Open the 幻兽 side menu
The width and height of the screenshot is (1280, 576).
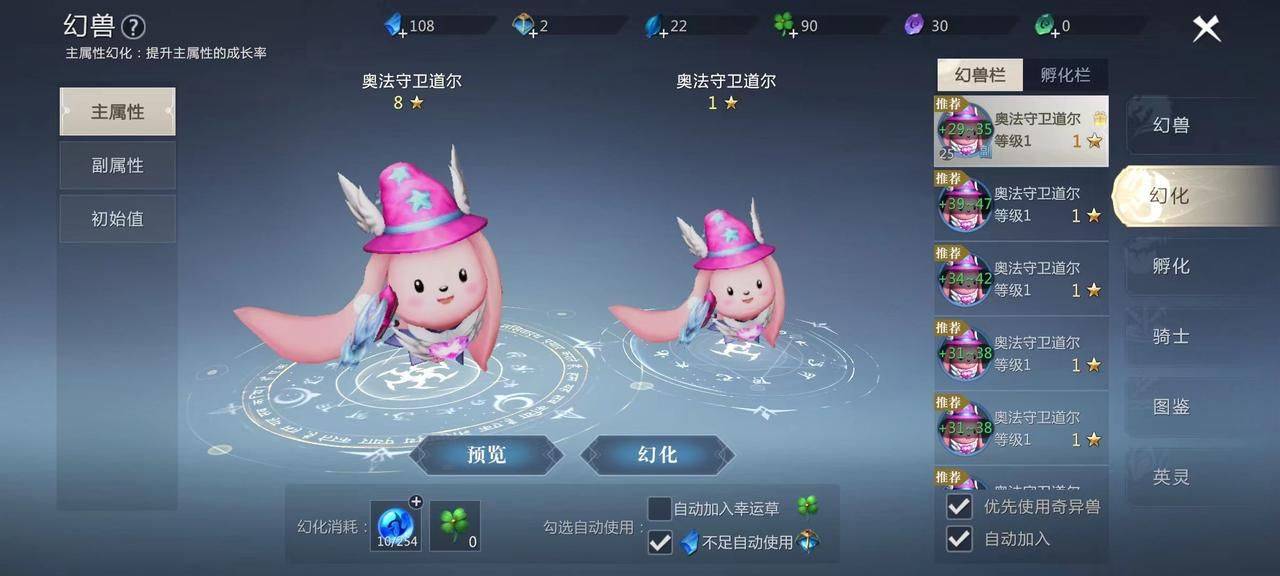[x=1171, y=125]
